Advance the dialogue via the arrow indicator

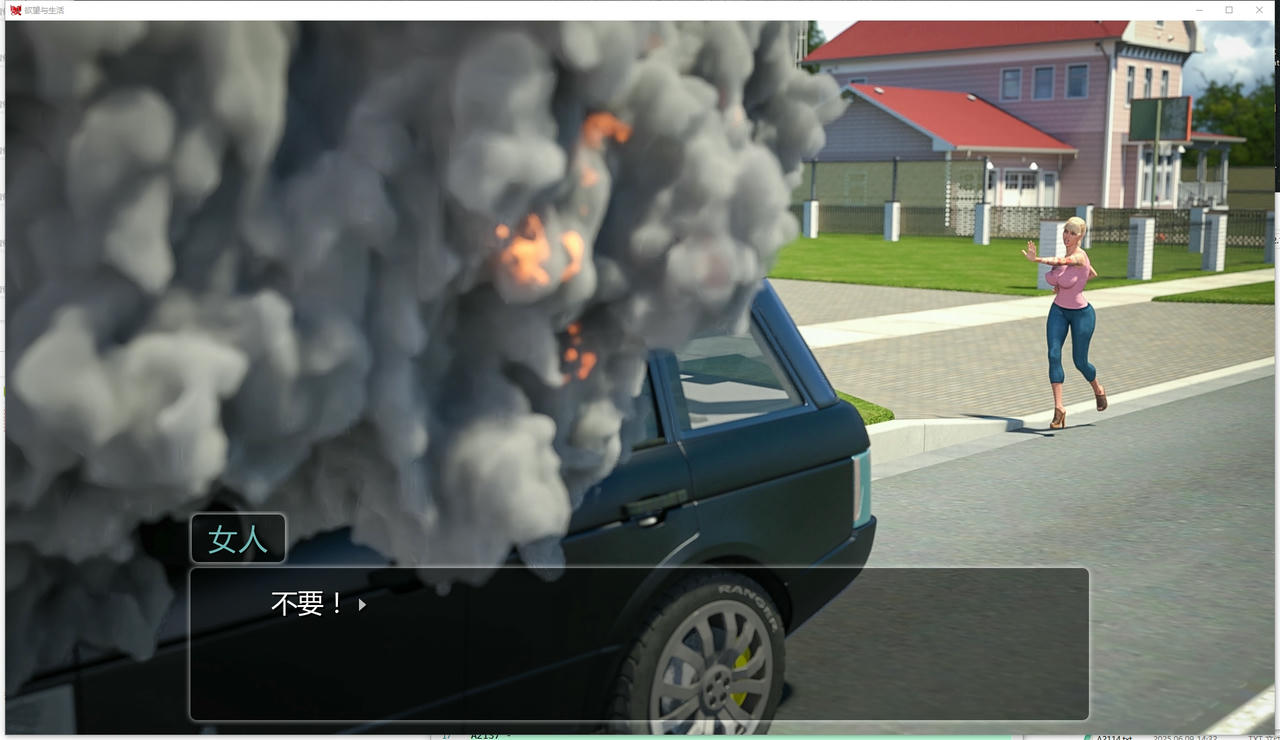pos(362,604)
